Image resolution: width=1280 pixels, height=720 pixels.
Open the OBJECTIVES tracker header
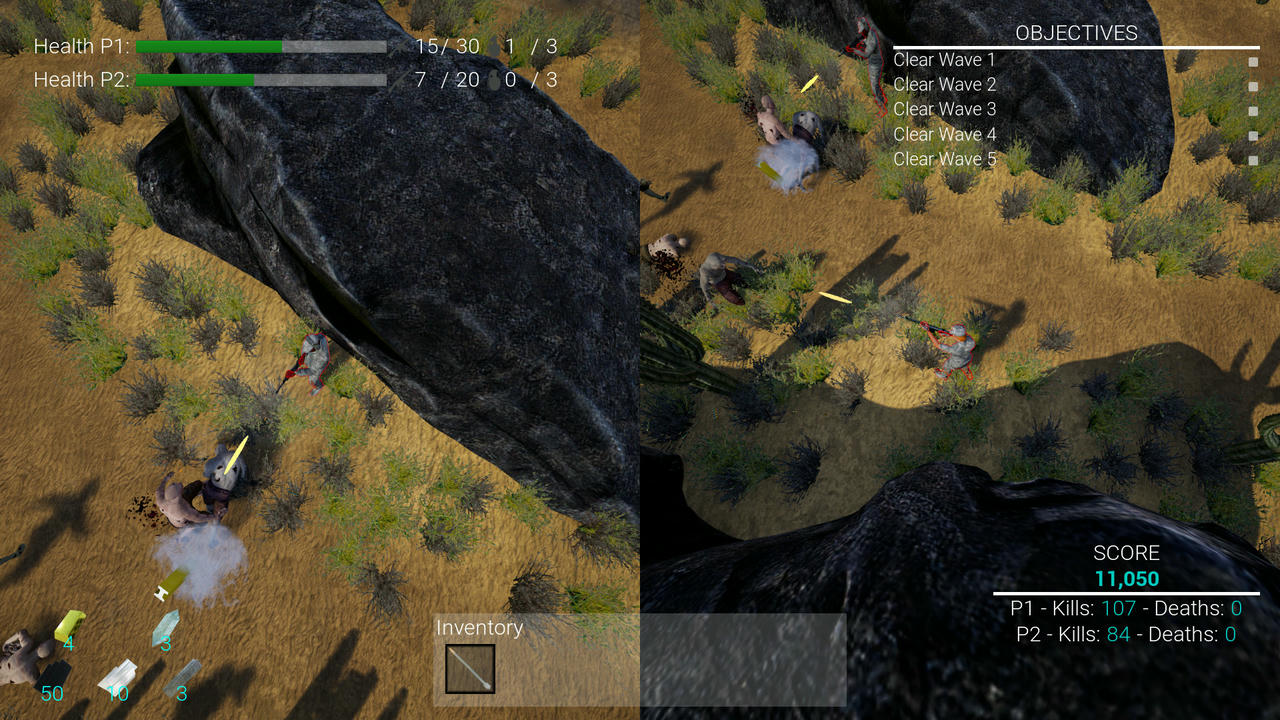1076,33
